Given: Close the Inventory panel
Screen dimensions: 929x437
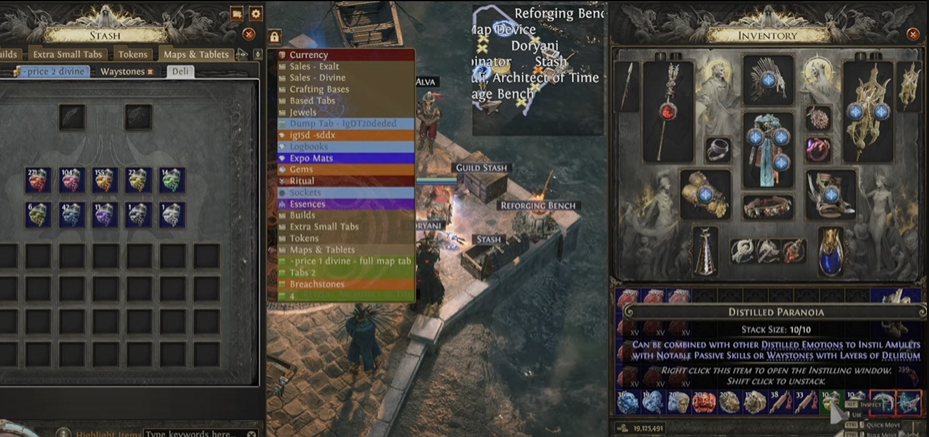Looking at the screenshot, I should 913,34.
